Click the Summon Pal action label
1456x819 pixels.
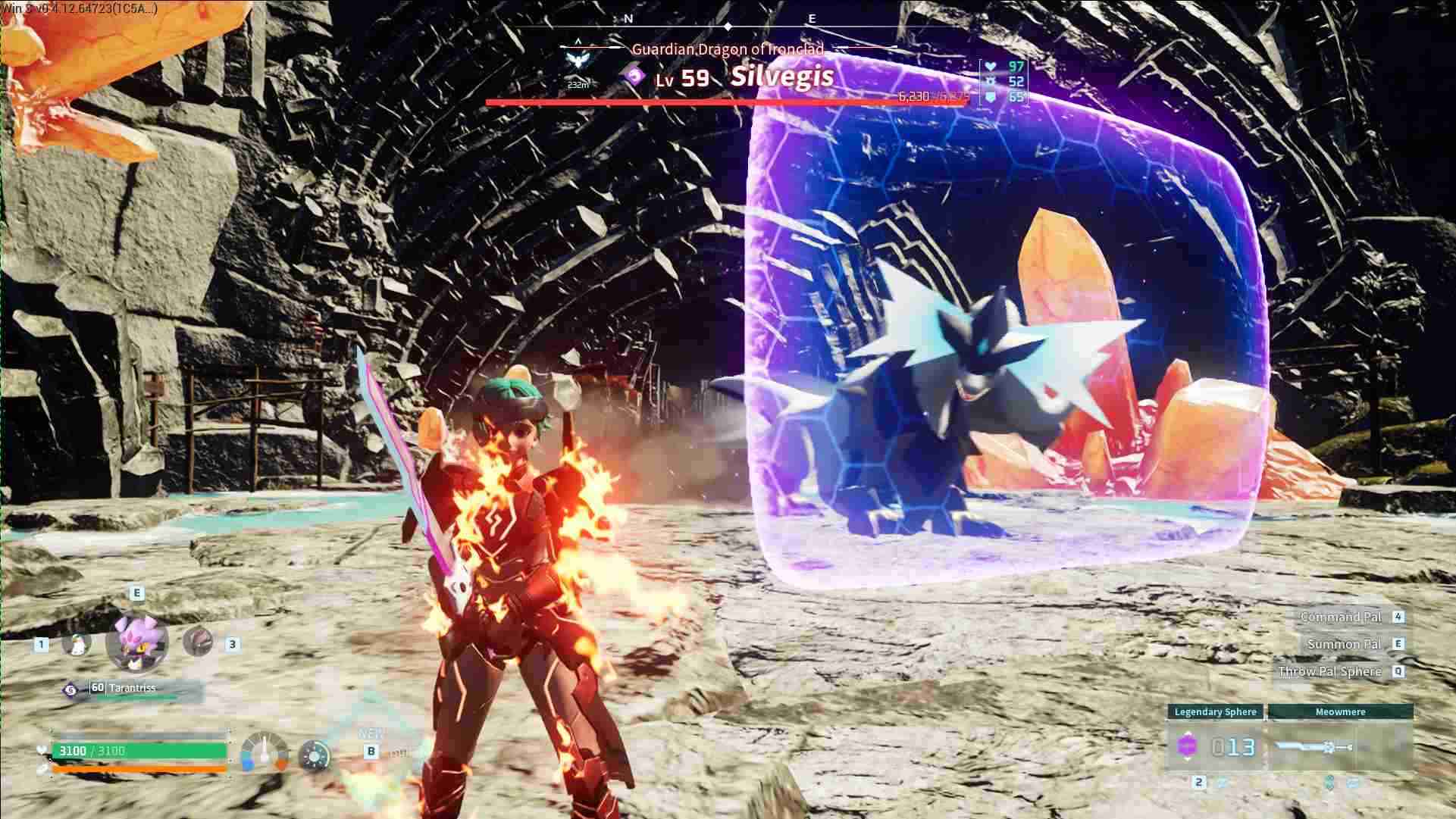coord(1344,644)
